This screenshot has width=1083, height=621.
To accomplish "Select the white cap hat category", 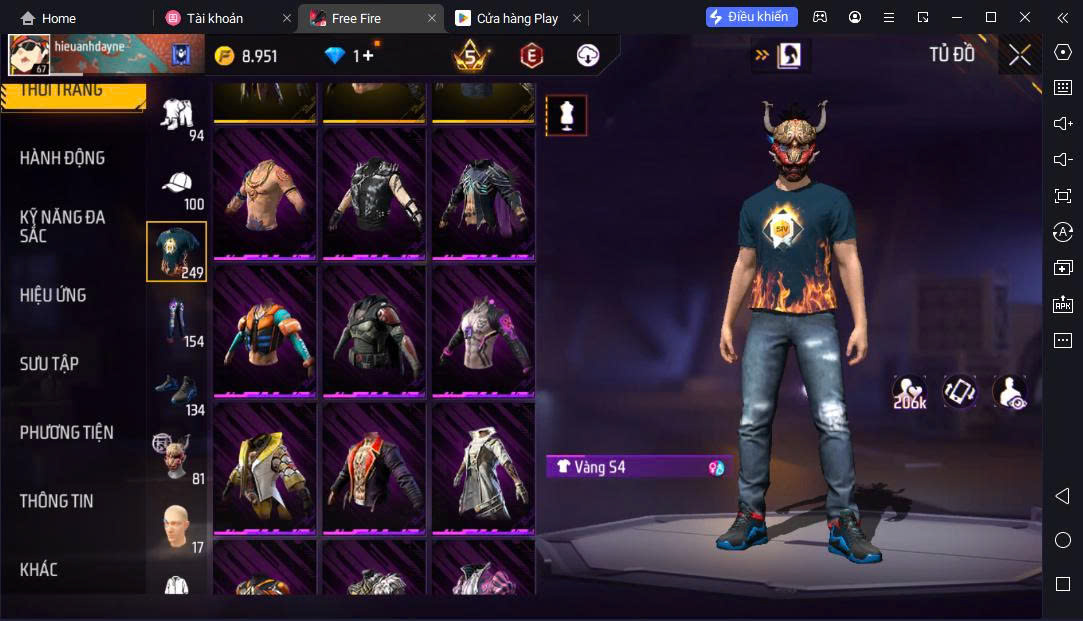I will [177, 186].
